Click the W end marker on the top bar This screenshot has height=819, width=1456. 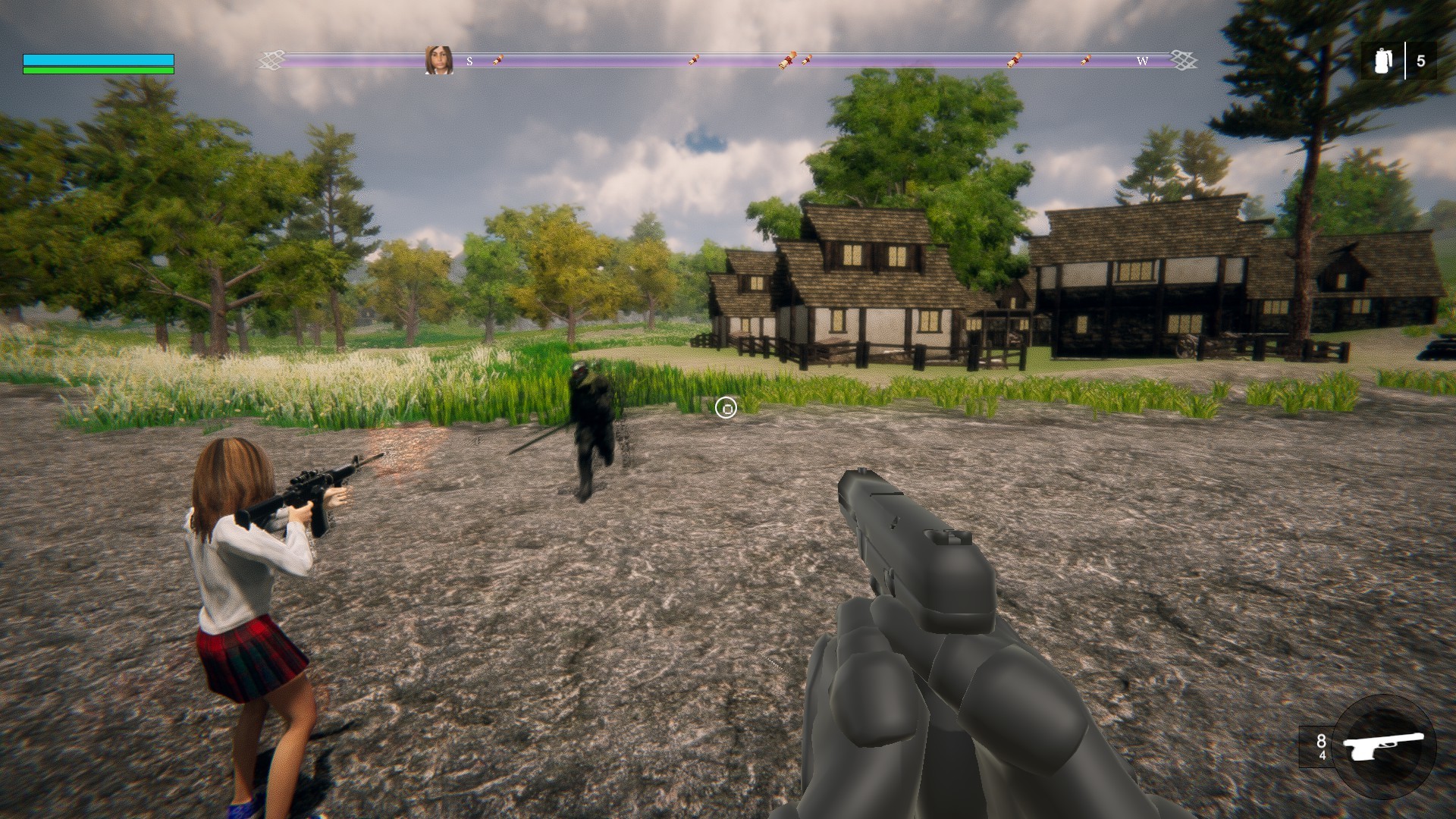point(1143,61)
